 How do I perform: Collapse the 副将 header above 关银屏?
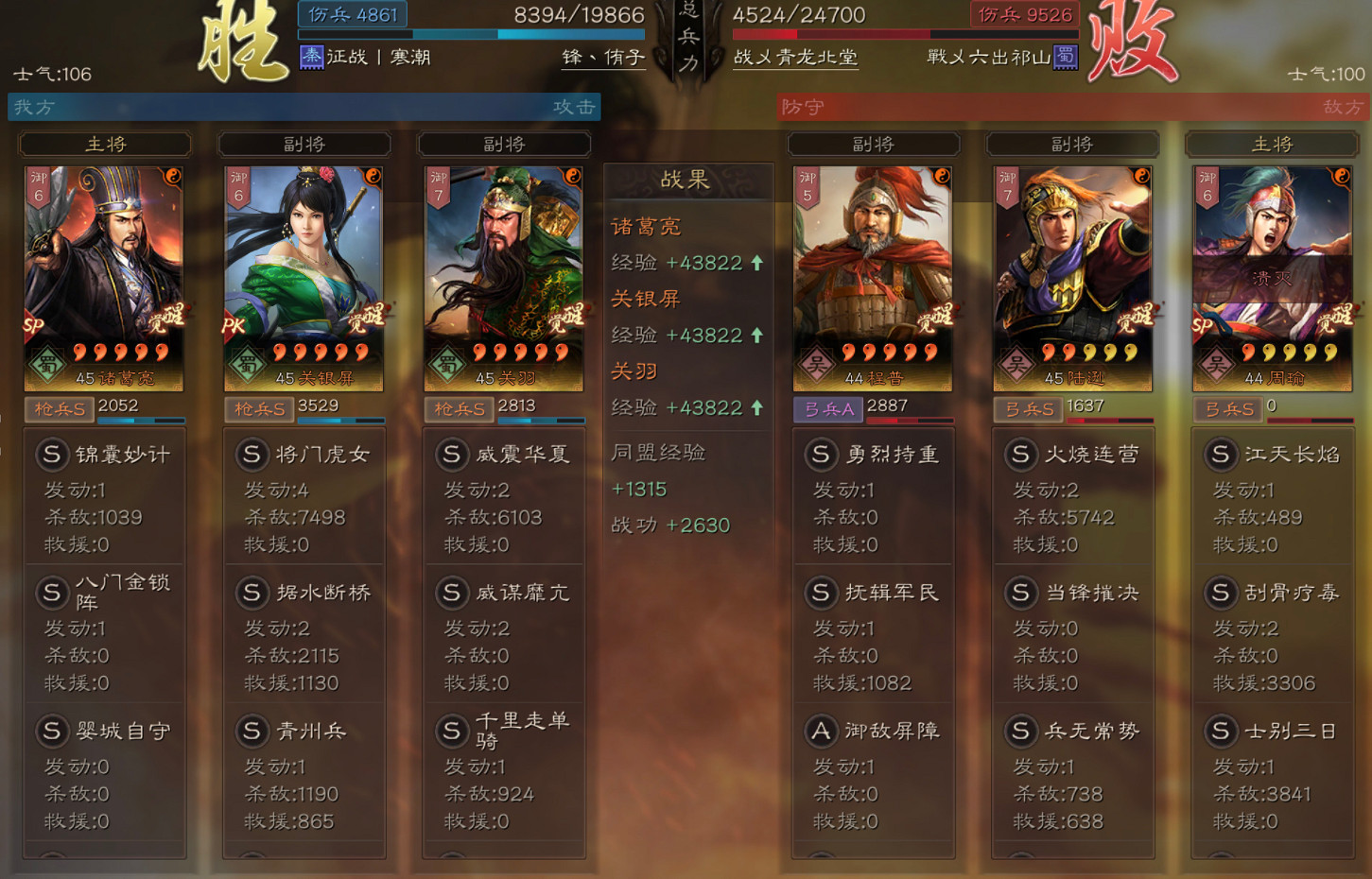pos(304,144)
